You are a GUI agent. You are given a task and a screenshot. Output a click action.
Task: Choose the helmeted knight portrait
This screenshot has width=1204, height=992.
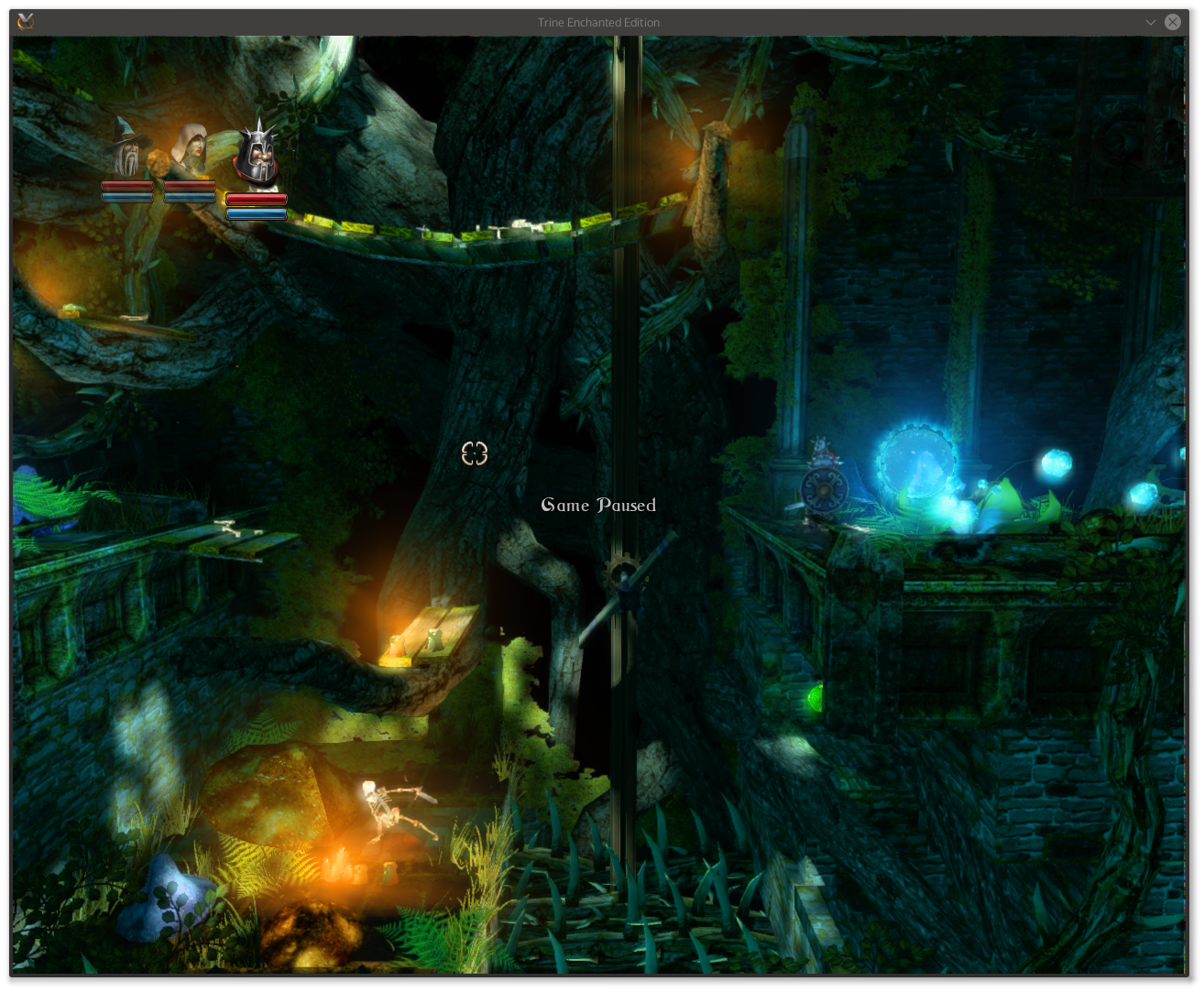(x=257, y=158)
